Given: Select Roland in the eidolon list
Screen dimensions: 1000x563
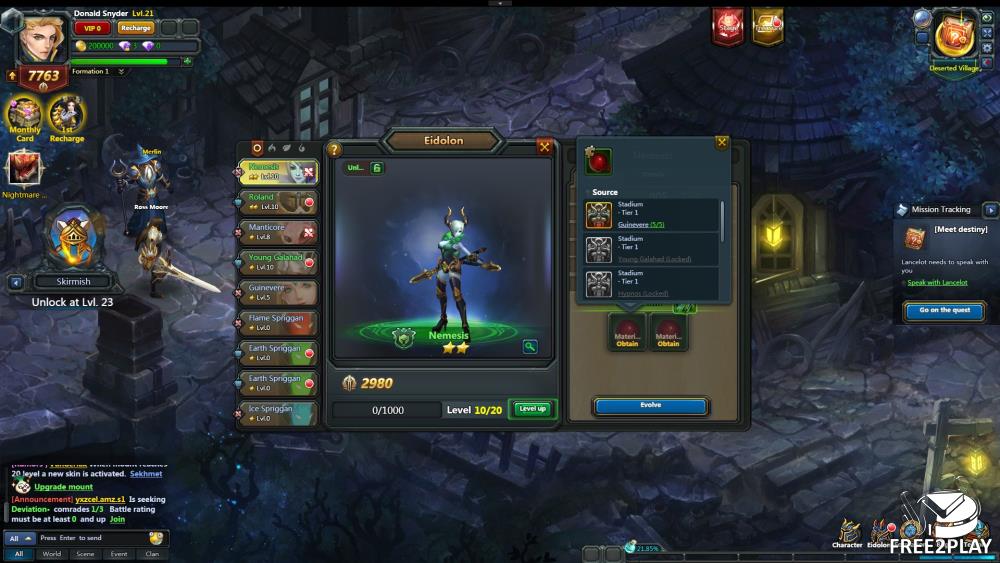Looking at the screenshot, I should 278,202.
